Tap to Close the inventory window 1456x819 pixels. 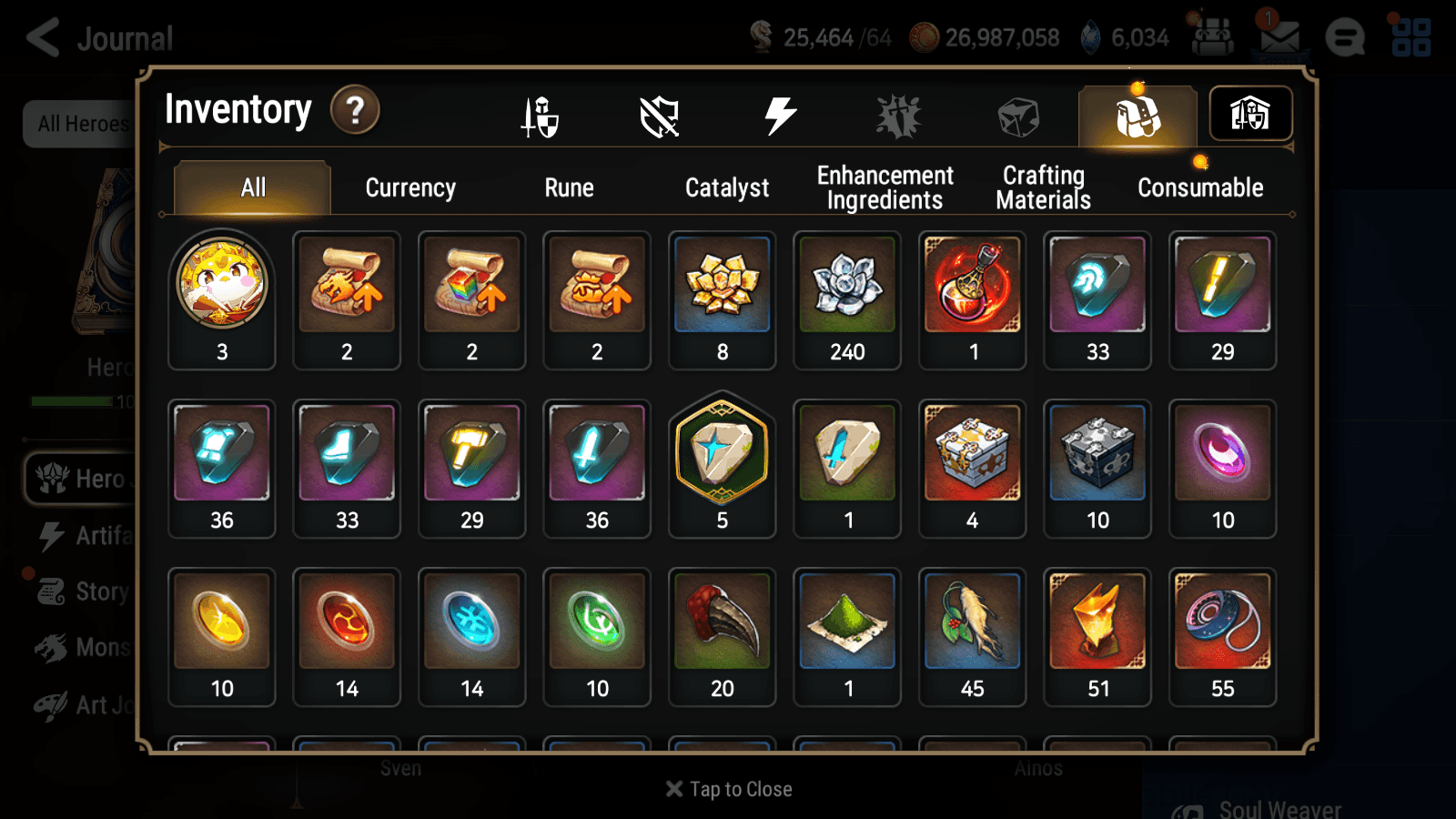[x=727, y=789]
